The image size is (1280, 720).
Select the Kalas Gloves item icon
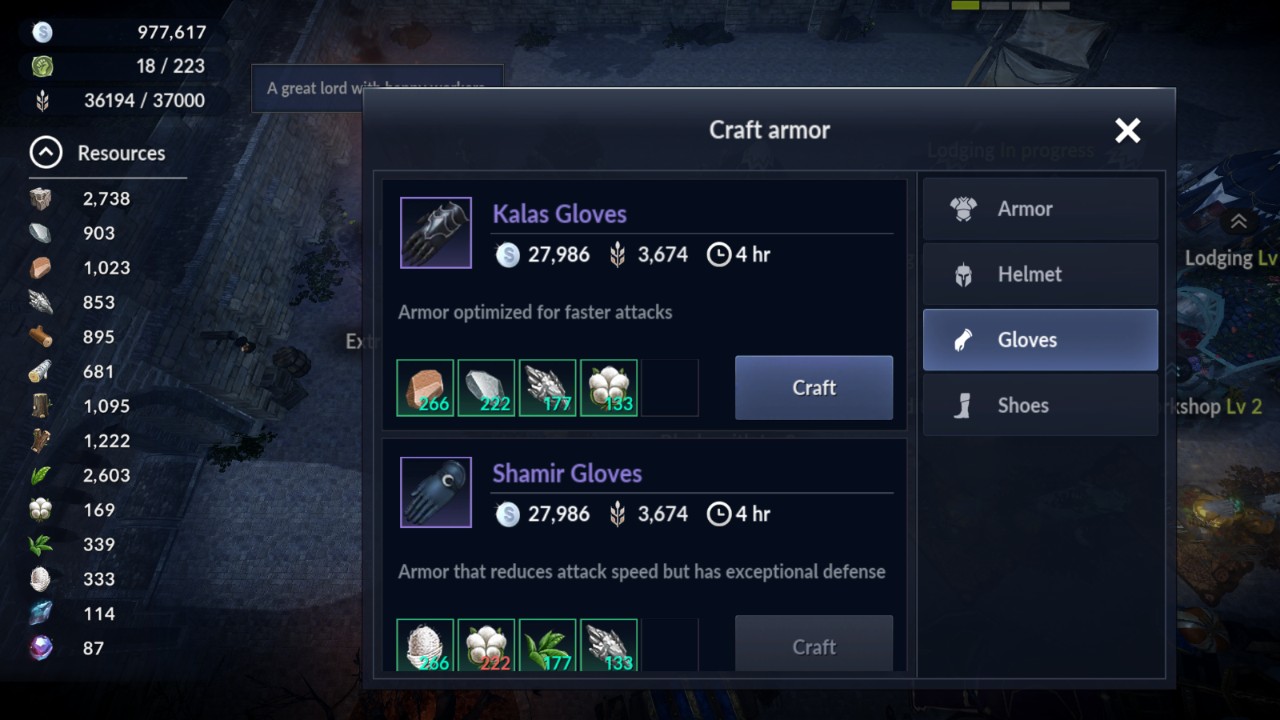click(436, 233)
